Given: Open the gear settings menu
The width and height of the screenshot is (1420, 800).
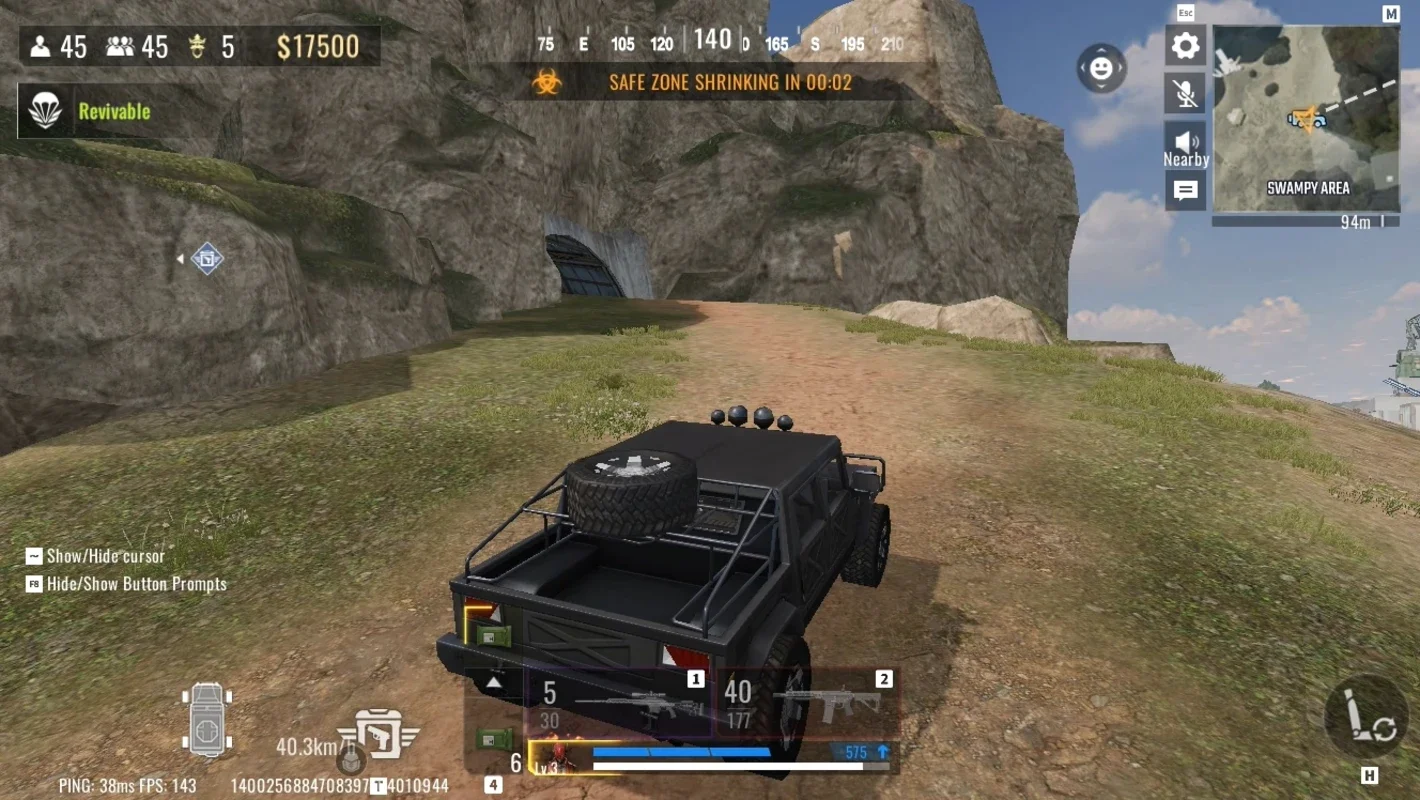Looking at the screenshot, I should coord(1185,46).
